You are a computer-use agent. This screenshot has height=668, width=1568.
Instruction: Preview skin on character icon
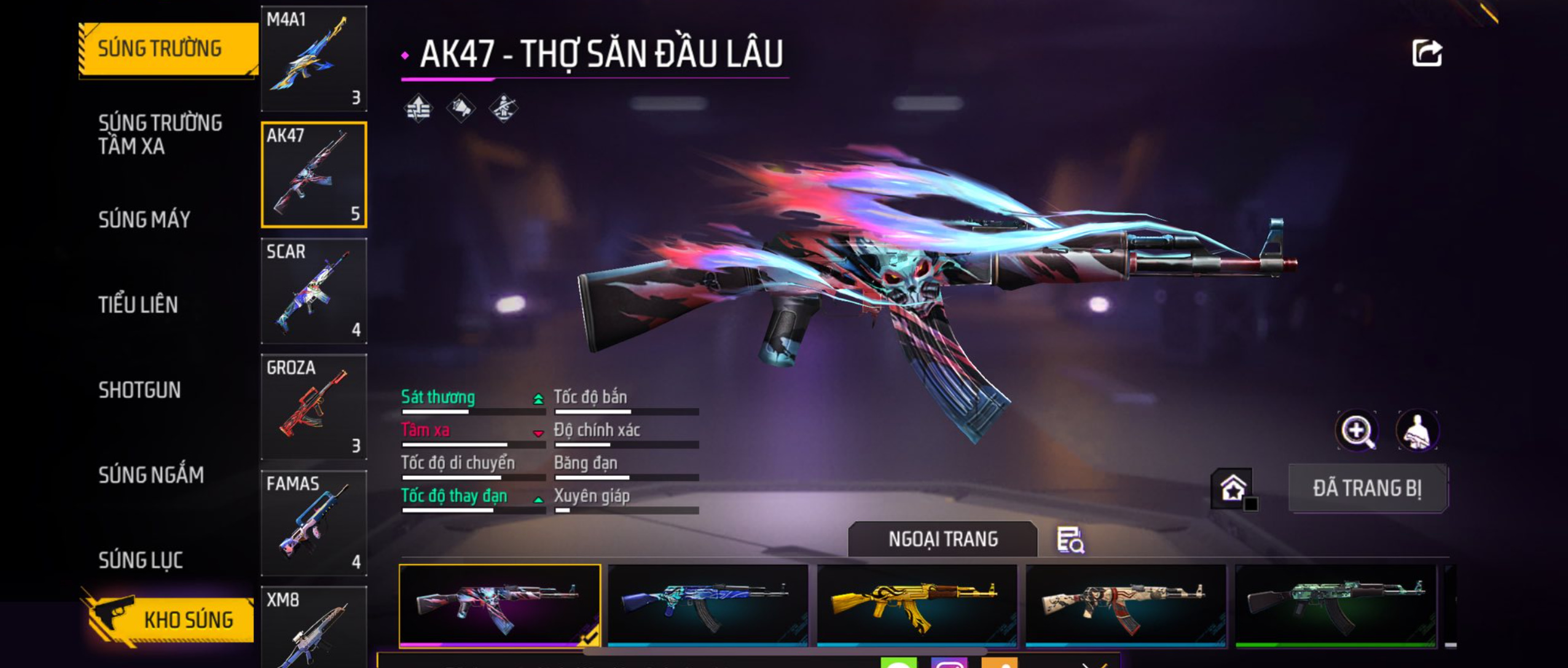coord(1417,431)
